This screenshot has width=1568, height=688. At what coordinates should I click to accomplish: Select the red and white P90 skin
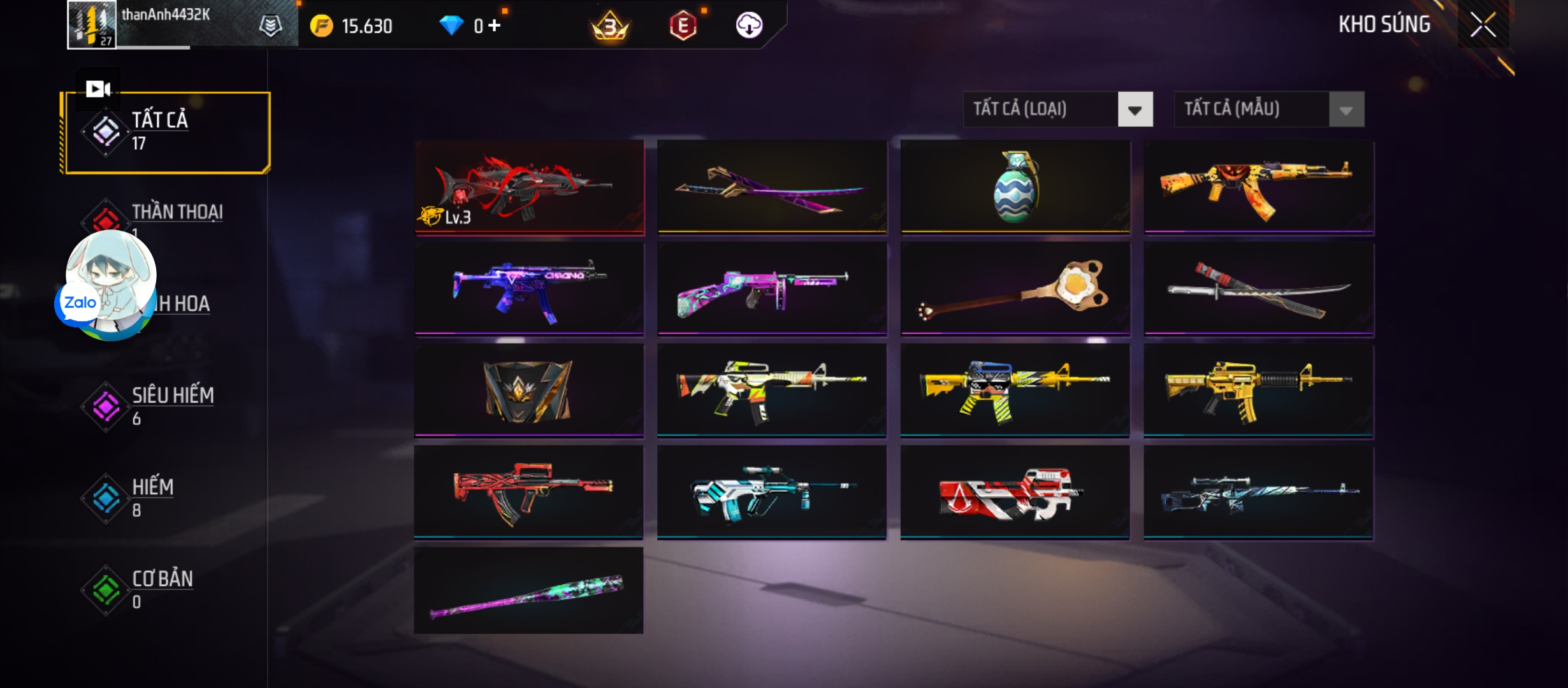point(1015,492)
